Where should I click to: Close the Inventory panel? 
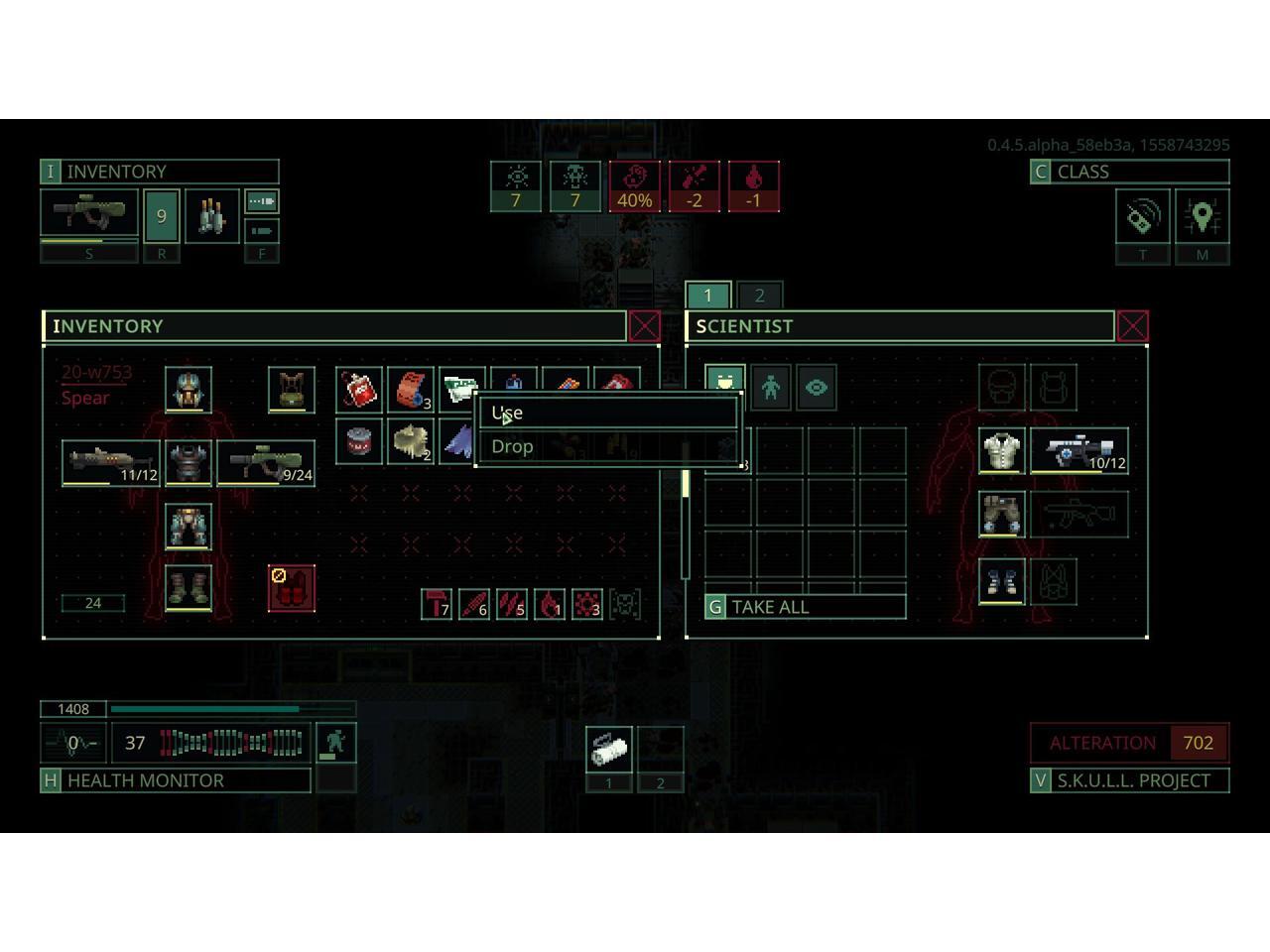pyautogui.click(x=645, y=326)
